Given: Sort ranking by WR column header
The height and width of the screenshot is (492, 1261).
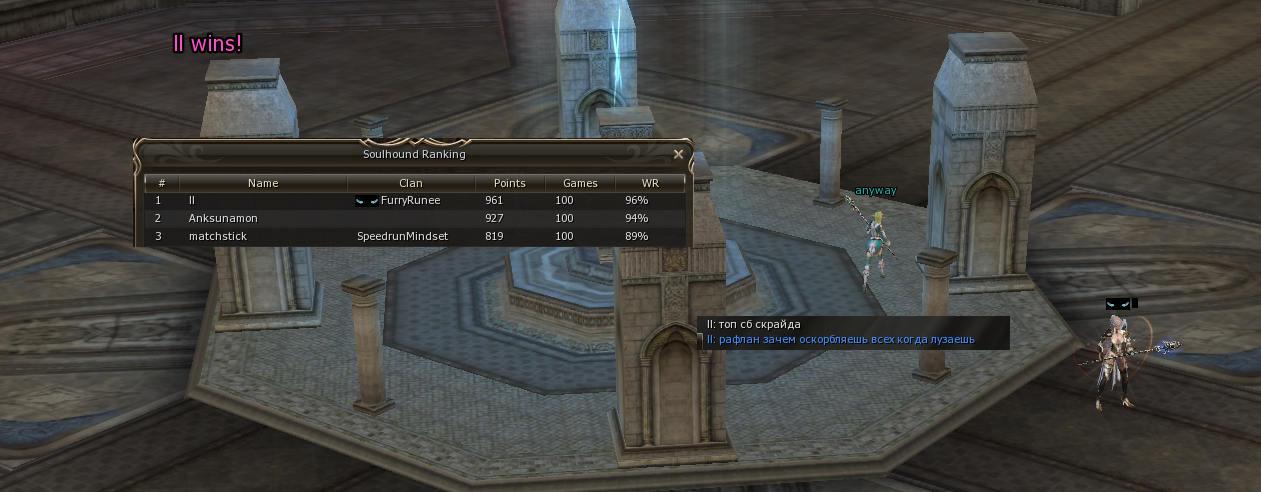Looking at the screenshot, I should click(650, 183).
